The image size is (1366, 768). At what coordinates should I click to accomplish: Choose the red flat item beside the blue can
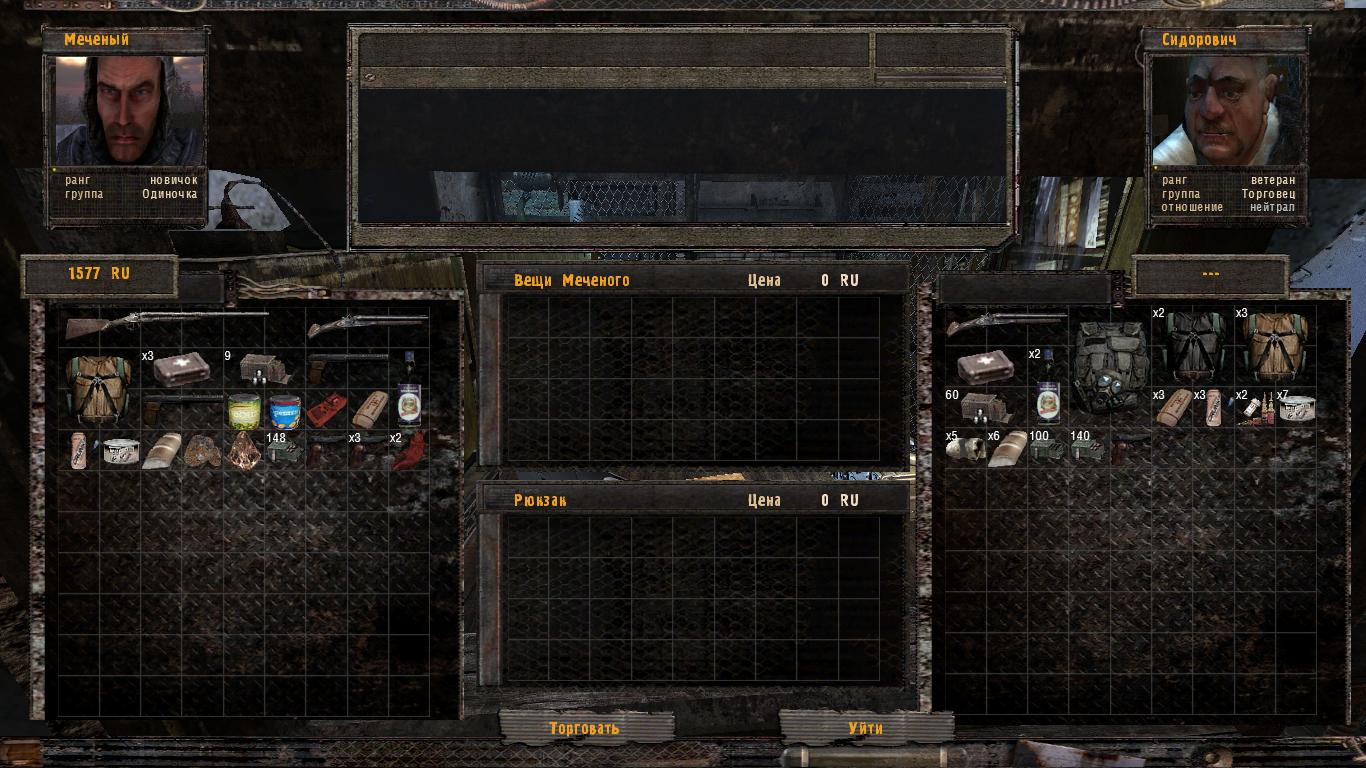coord(326,411)
